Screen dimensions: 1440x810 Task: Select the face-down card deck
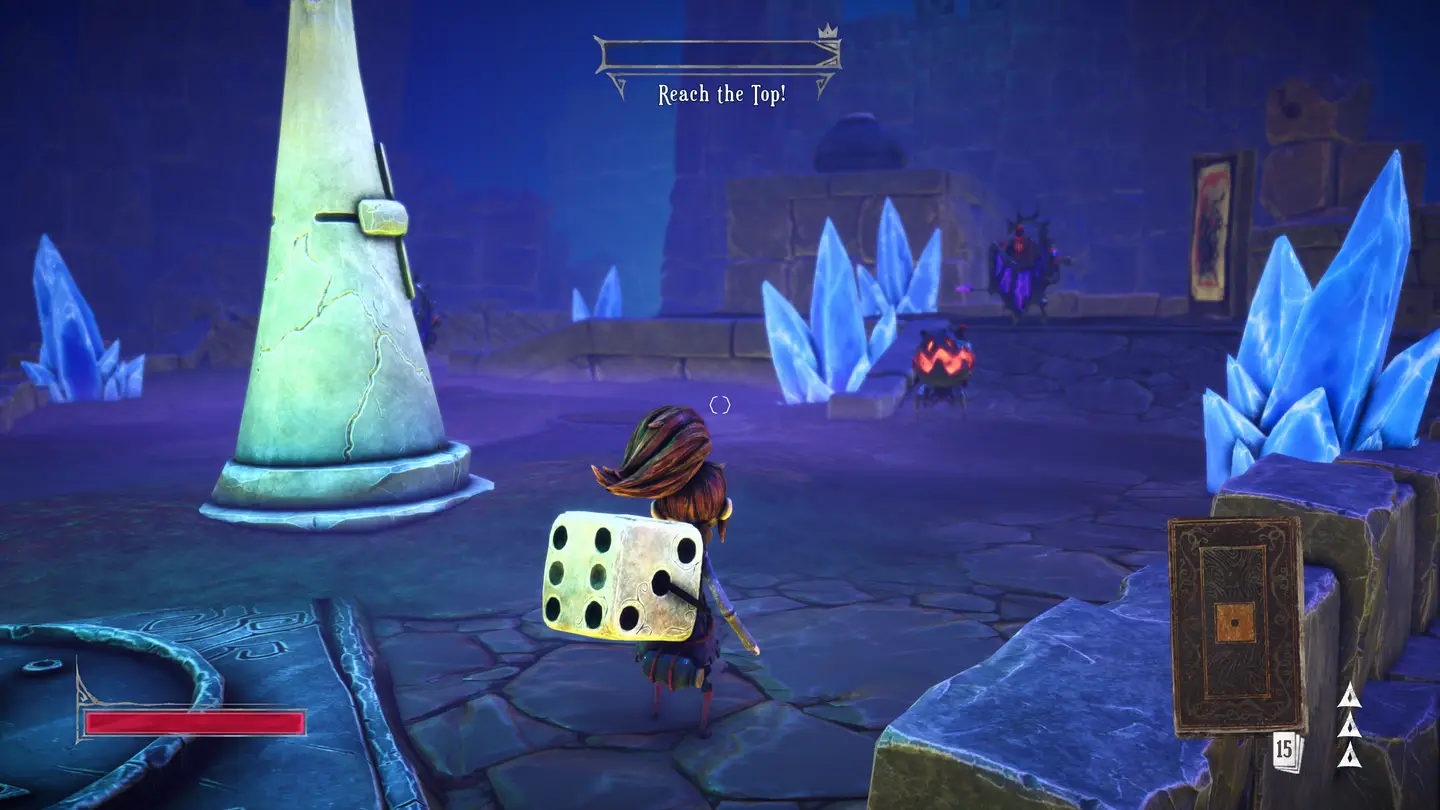click(x=1236, y=624)
